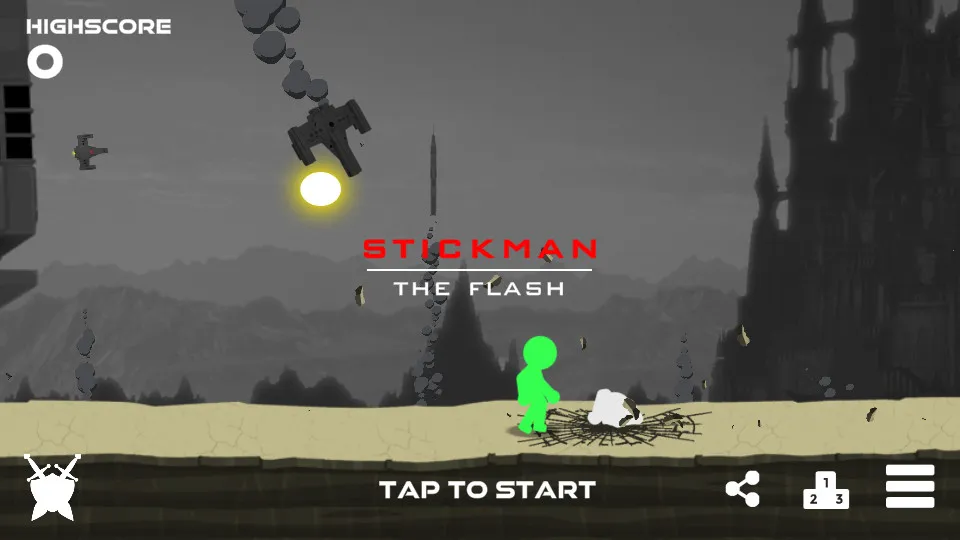960x540 pixels.
Task: Open the leaderboard podium icon
Action: pos(826,490)
